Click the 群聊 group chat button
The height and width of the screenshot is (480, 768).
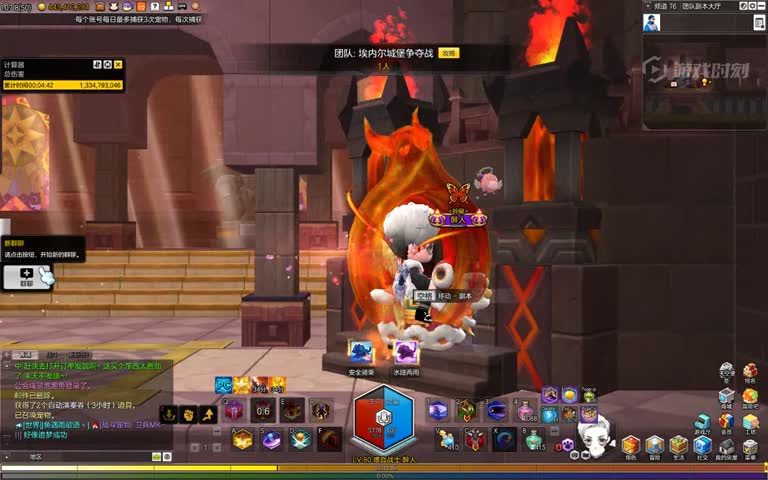coord(27,276)
